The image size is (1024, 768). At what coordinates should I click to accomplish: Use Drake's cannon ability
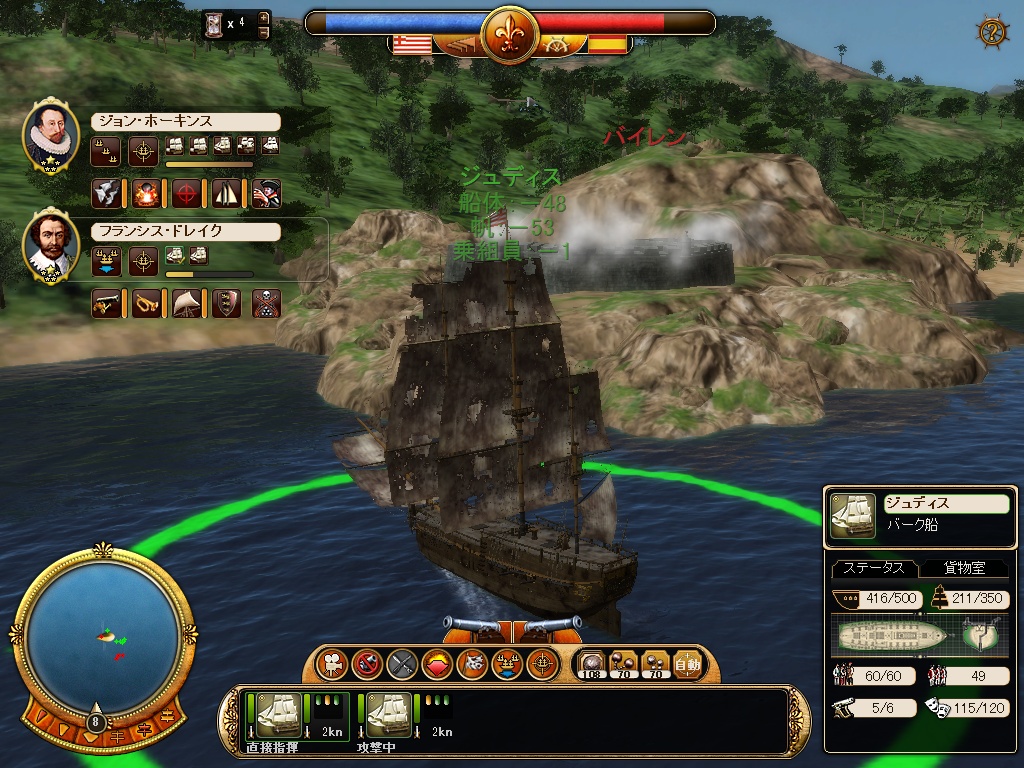106,303
